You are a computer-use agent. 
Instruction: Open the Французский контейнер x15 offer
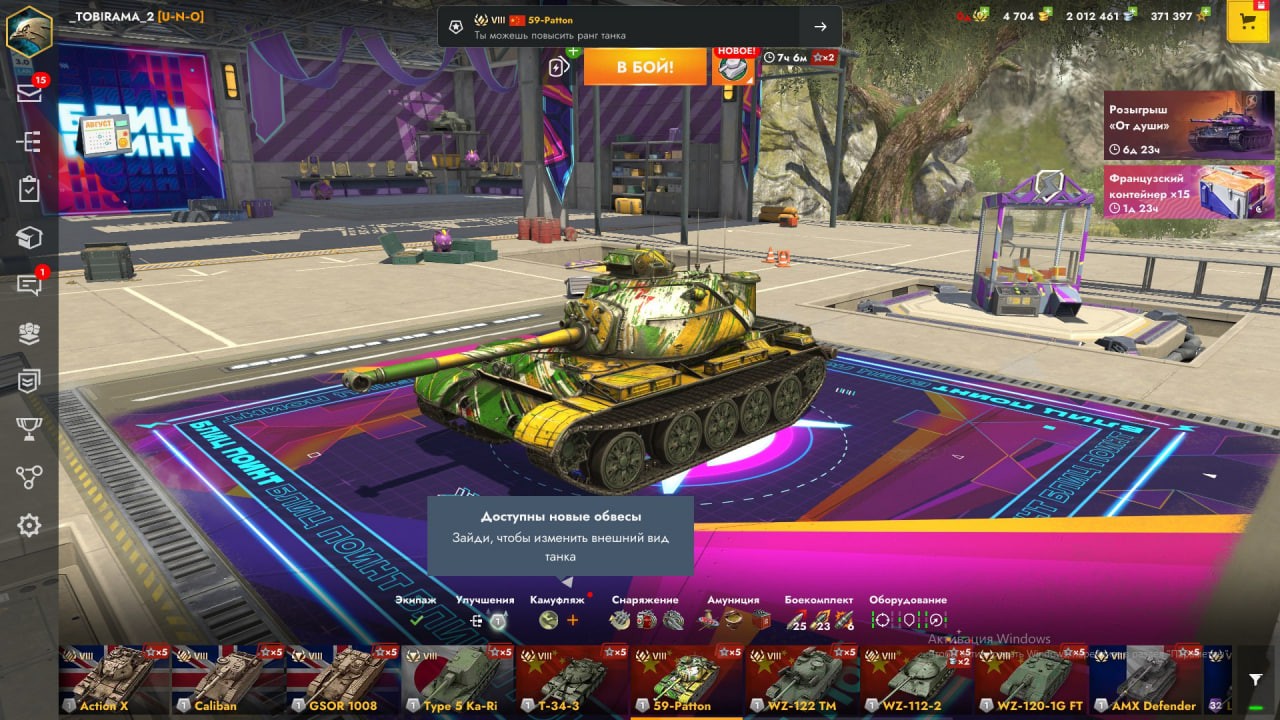(1189, 191)
